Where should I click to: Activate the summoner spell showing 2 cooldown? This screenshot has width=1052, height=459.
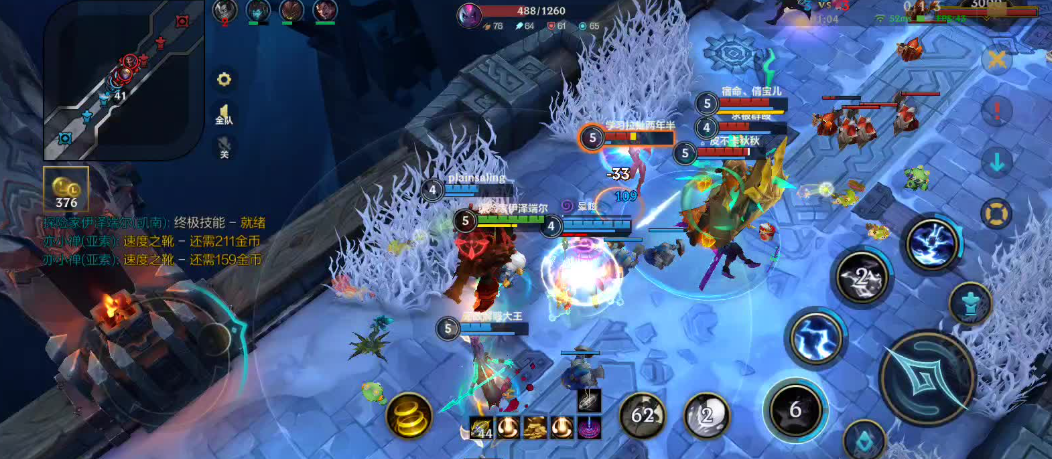click(x=707, y=414)
